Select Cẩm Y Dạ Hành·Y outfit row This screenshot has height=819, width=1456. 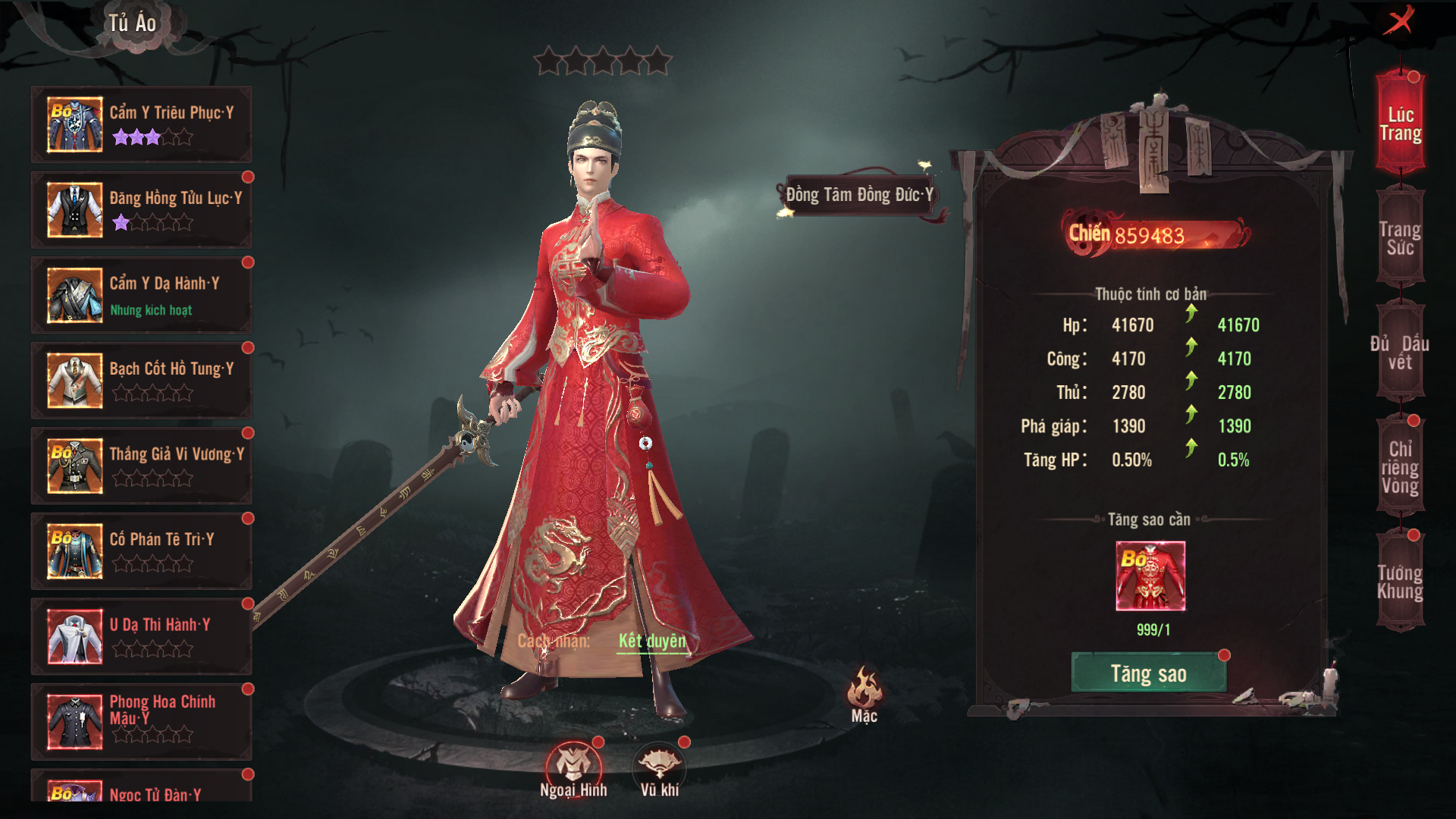(x=142, y=295)
